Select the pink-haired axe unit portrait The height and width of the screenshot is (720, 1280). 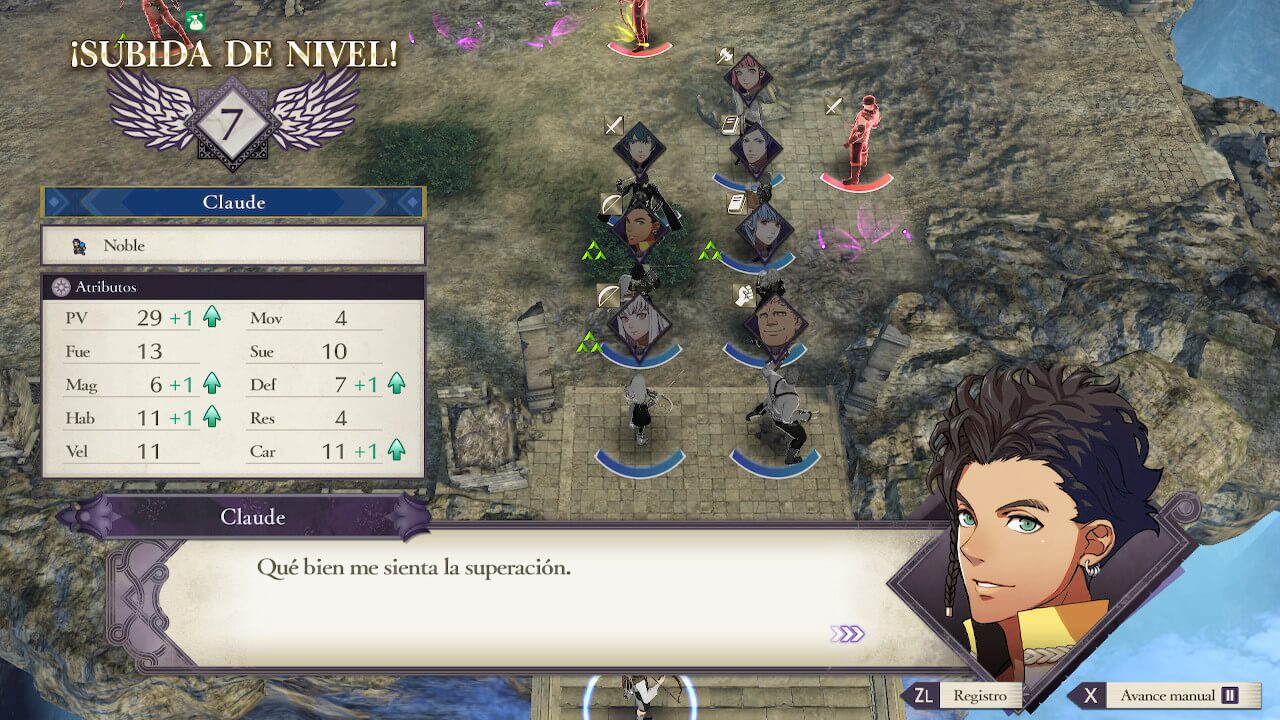click(x=747, y=75)
